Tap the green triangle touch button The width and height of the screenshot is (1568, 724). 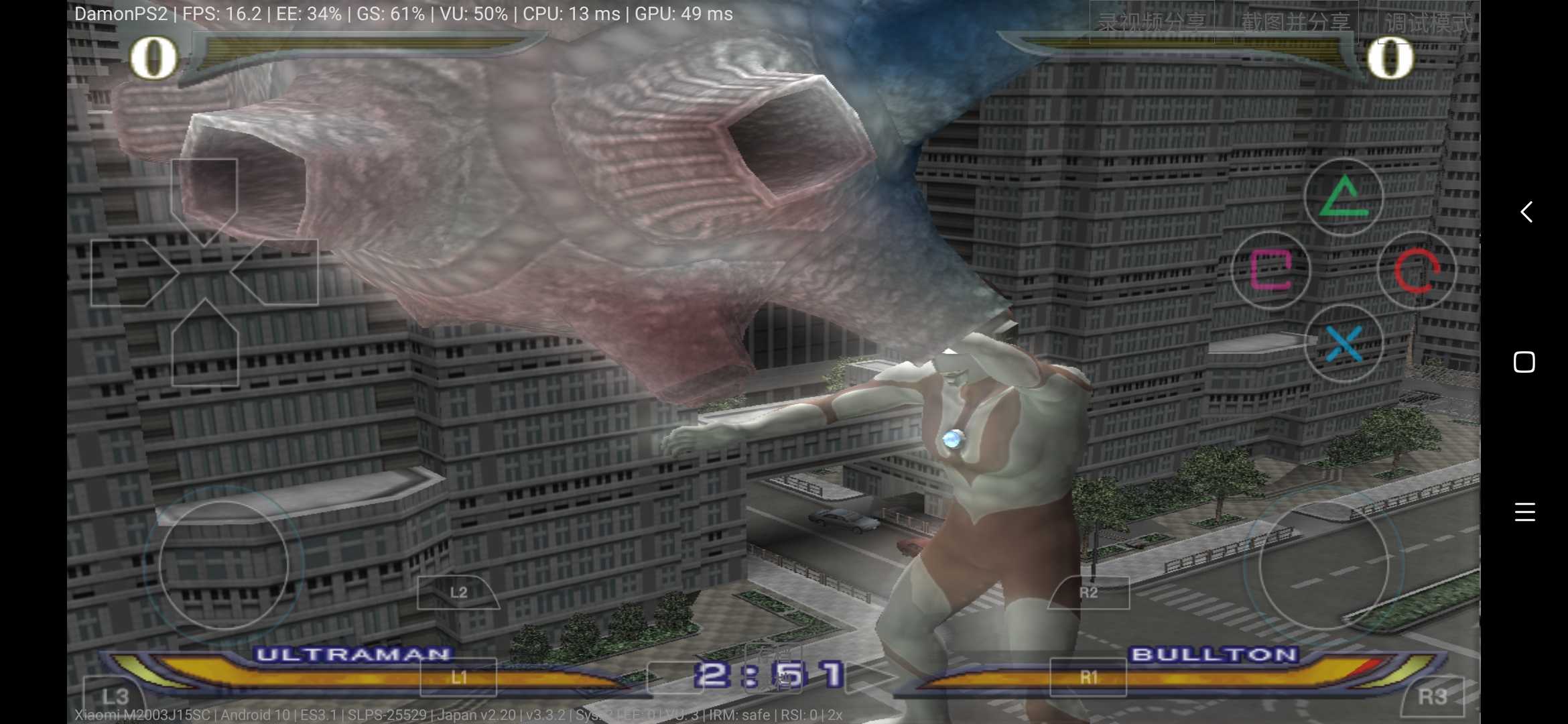pos(1344,198)
